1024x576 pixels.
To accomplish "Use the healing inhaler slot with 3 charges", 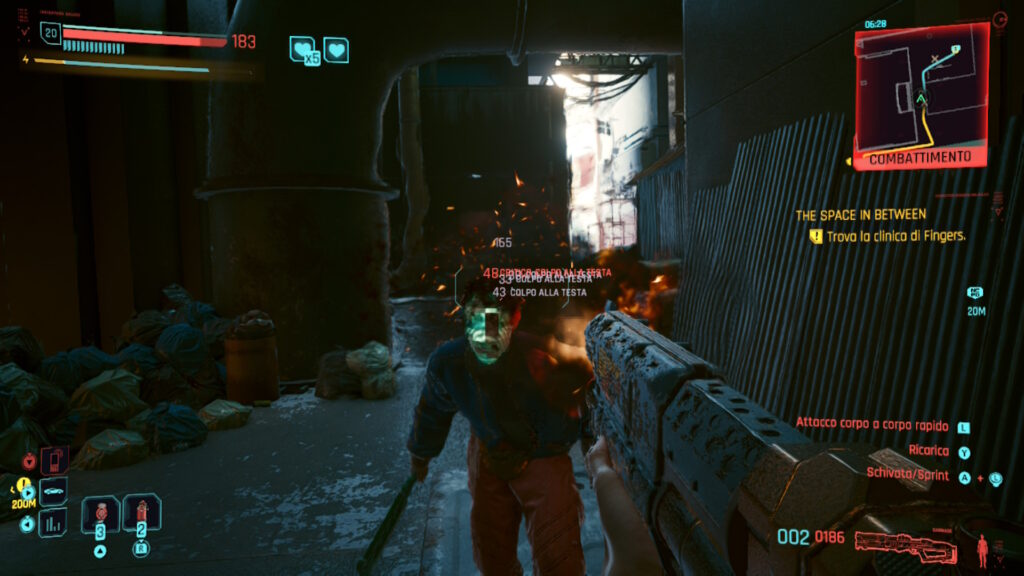I will coord(100,514).
